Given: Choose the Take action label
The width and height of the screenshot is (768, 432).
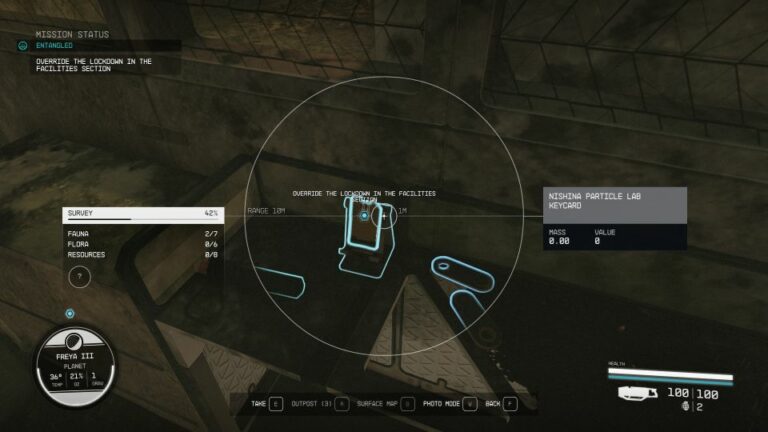Looking at the screenshot, I should pos(259,404).
